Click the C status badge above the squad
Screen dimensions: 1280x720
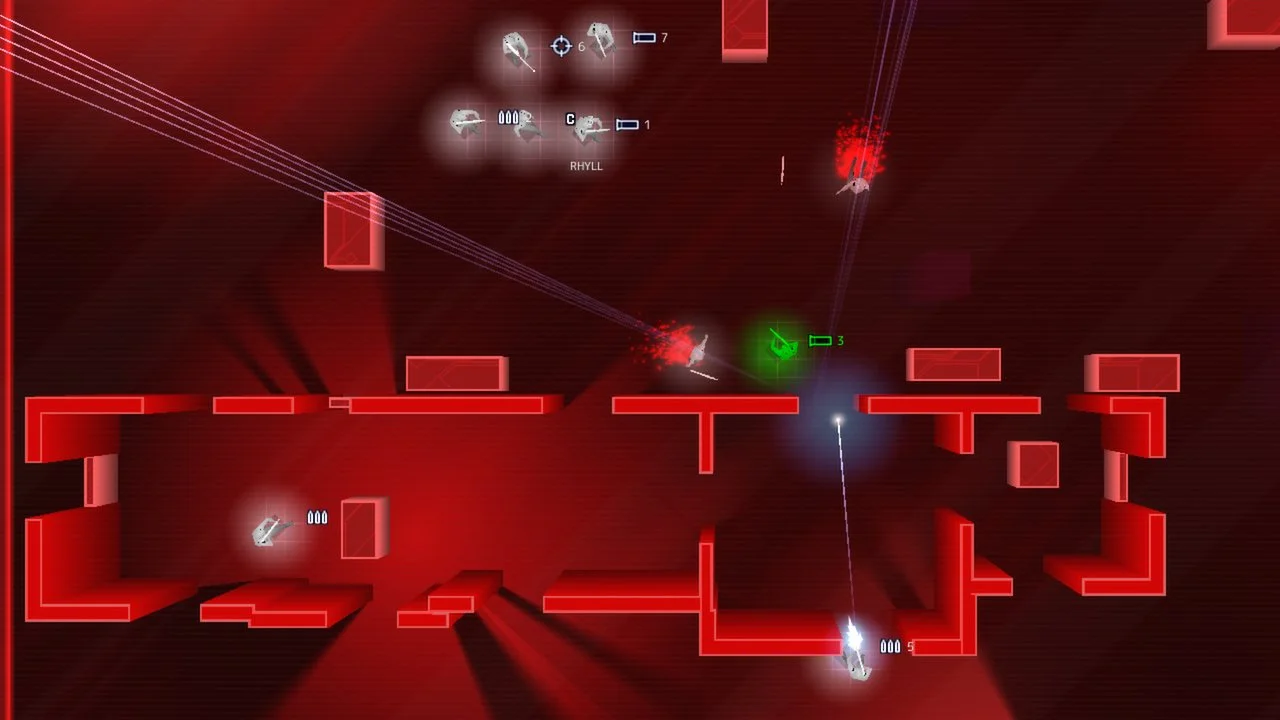point(570,118)
